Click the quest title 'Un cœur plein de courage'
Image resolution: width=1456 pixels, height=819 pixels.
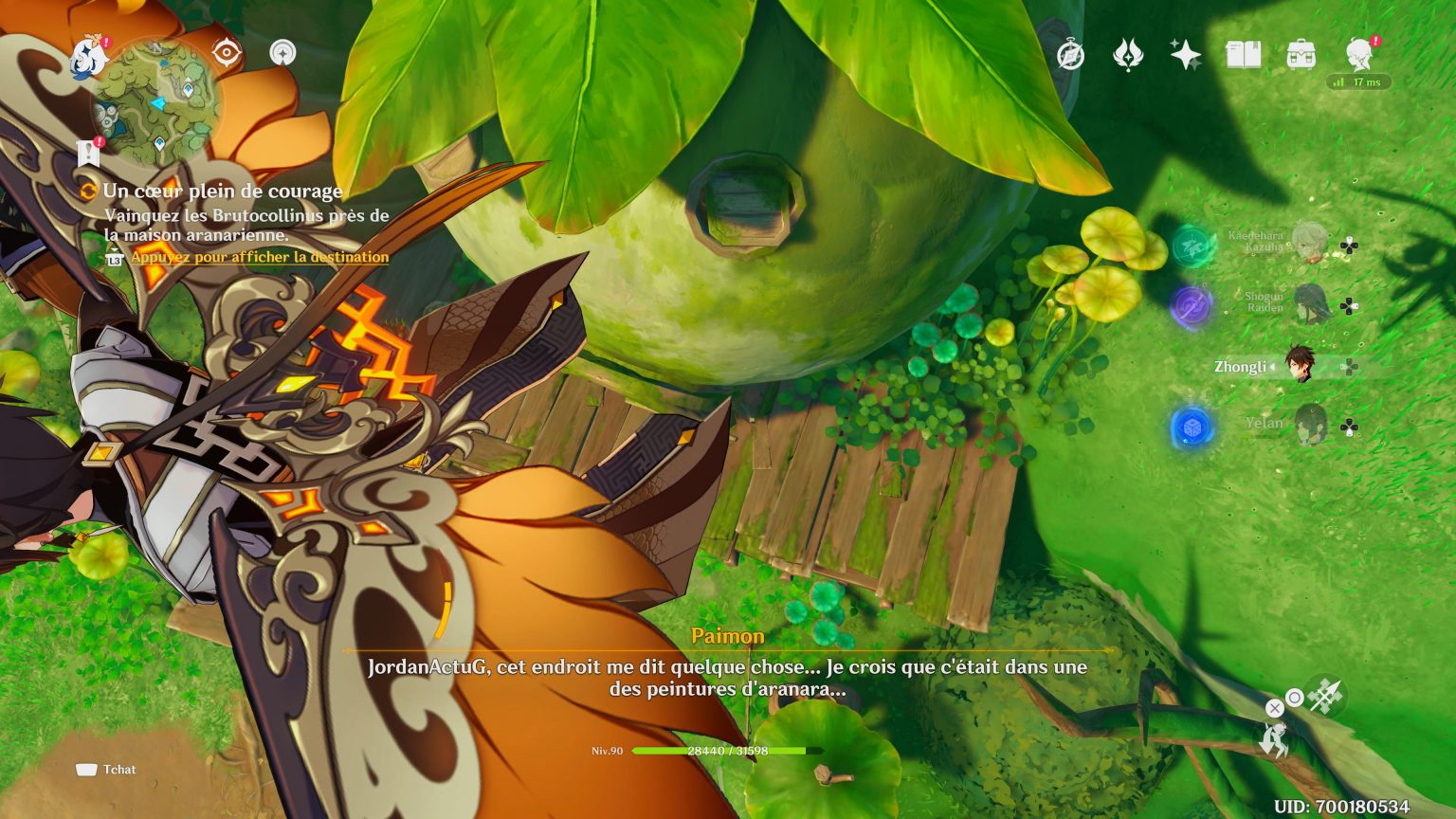pyautogui.click(x=225, y=191)
